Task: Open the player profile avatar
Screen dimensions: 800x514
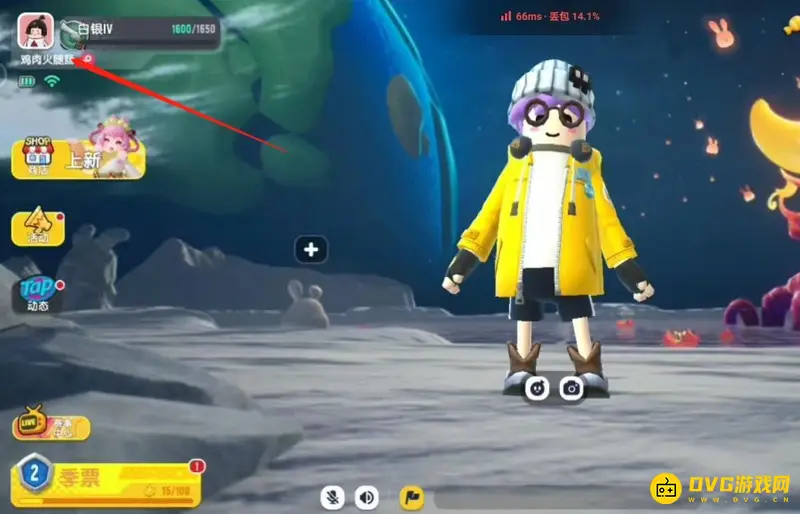Action: pyautogui.click(x=37, y=33)
